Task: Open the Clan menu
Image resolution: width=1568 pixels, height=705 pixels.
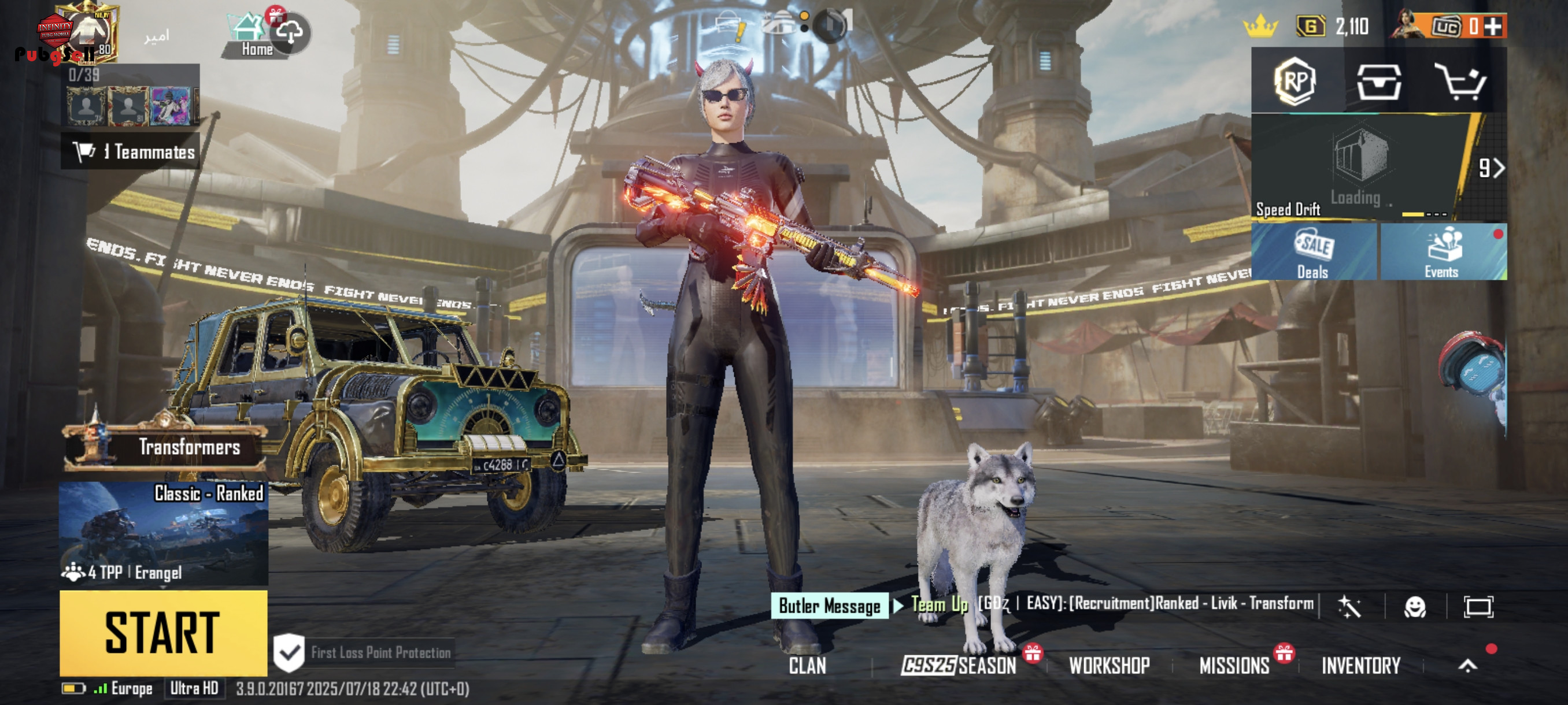Action: (807, 666)
